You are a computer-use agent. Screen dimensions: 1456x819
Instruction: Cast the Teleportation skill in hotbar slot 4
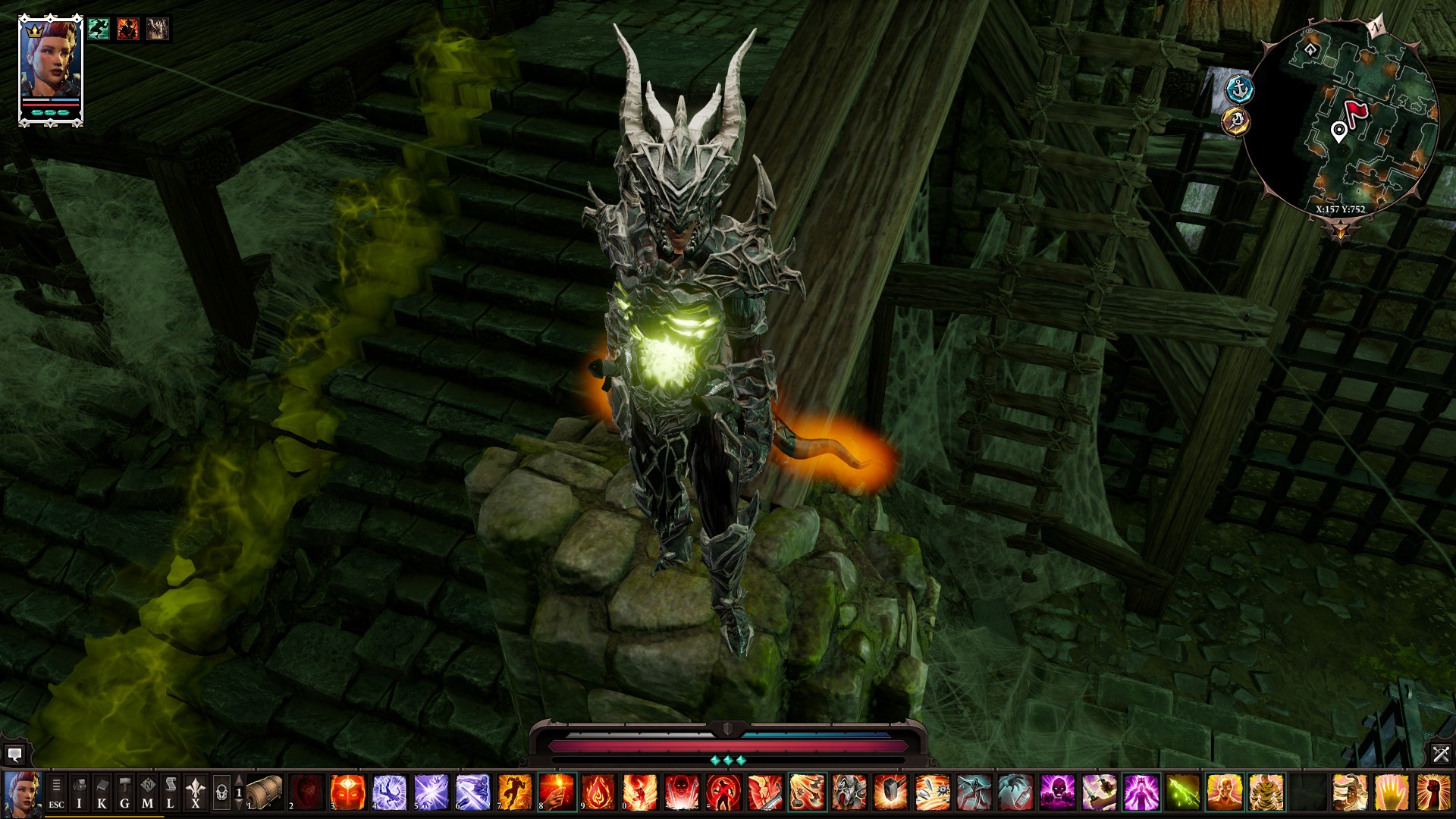pyautogui.click(x=387, y=794)
